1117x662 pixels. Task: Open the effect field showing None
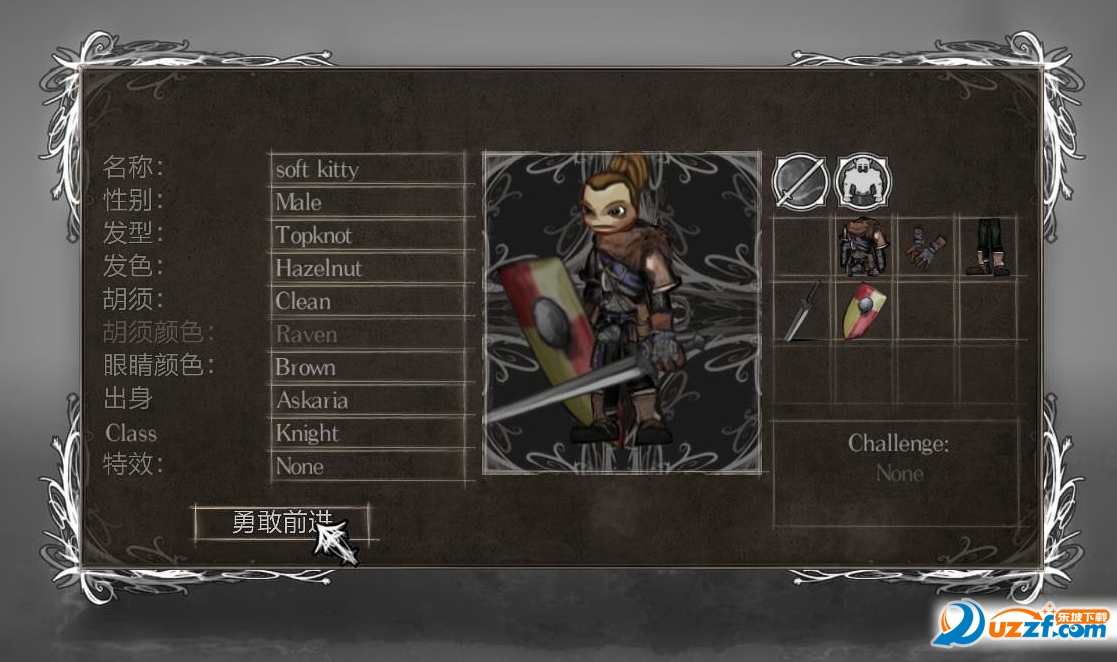pos(368,466)
